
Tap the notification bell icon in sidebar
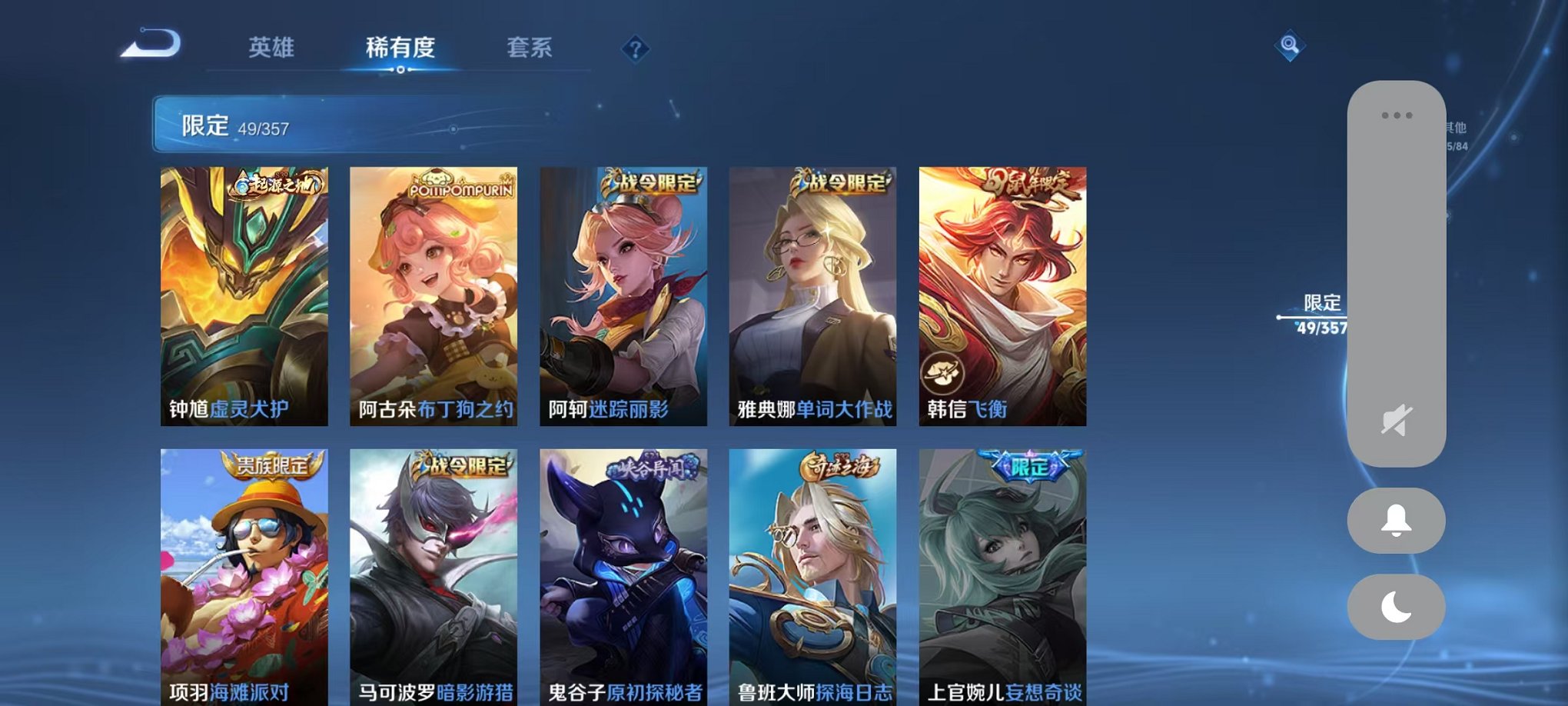tap(1394, 521)
